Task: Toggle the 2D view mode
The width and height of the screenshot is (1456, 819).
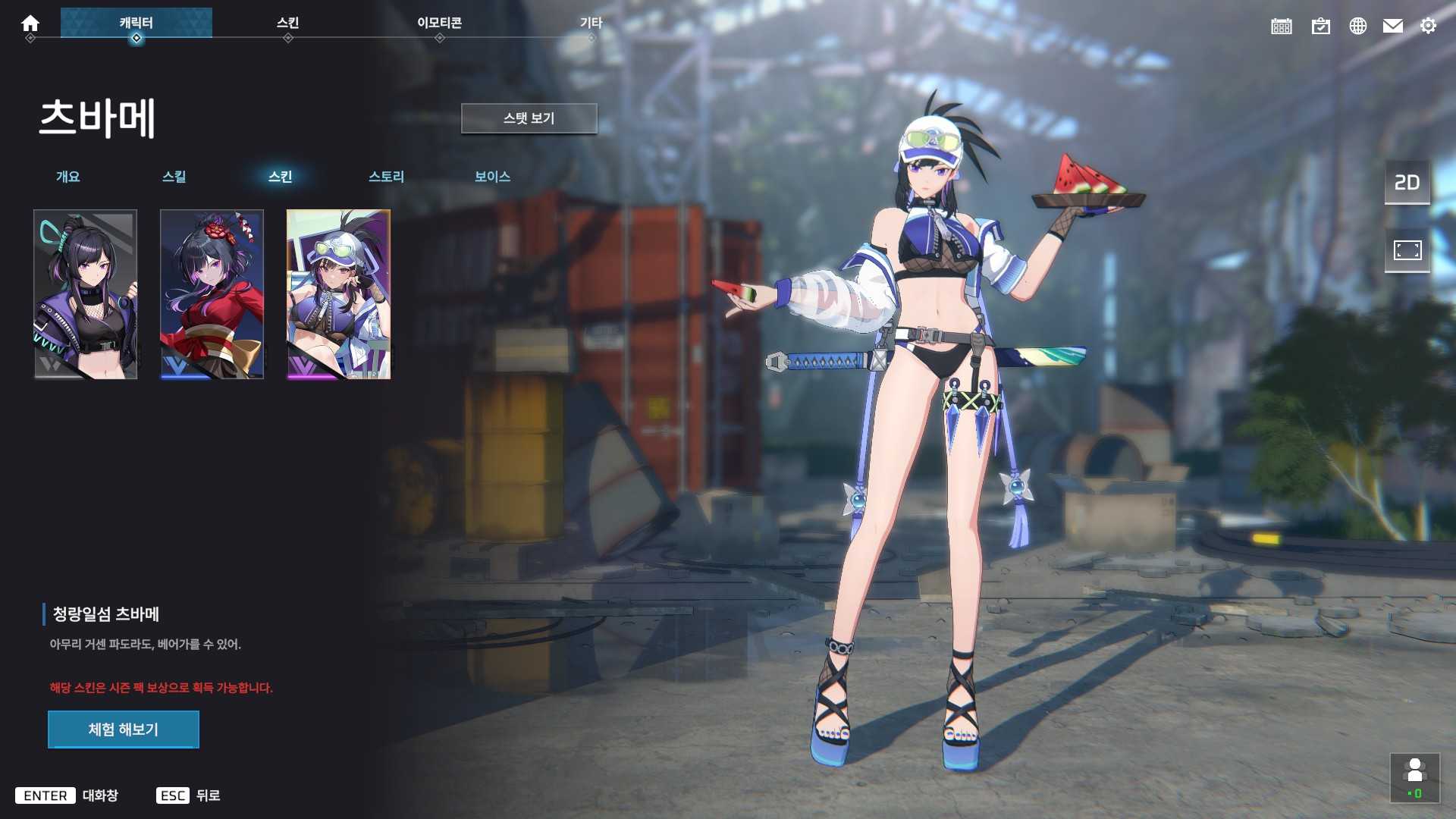Action: point(1407,182)
